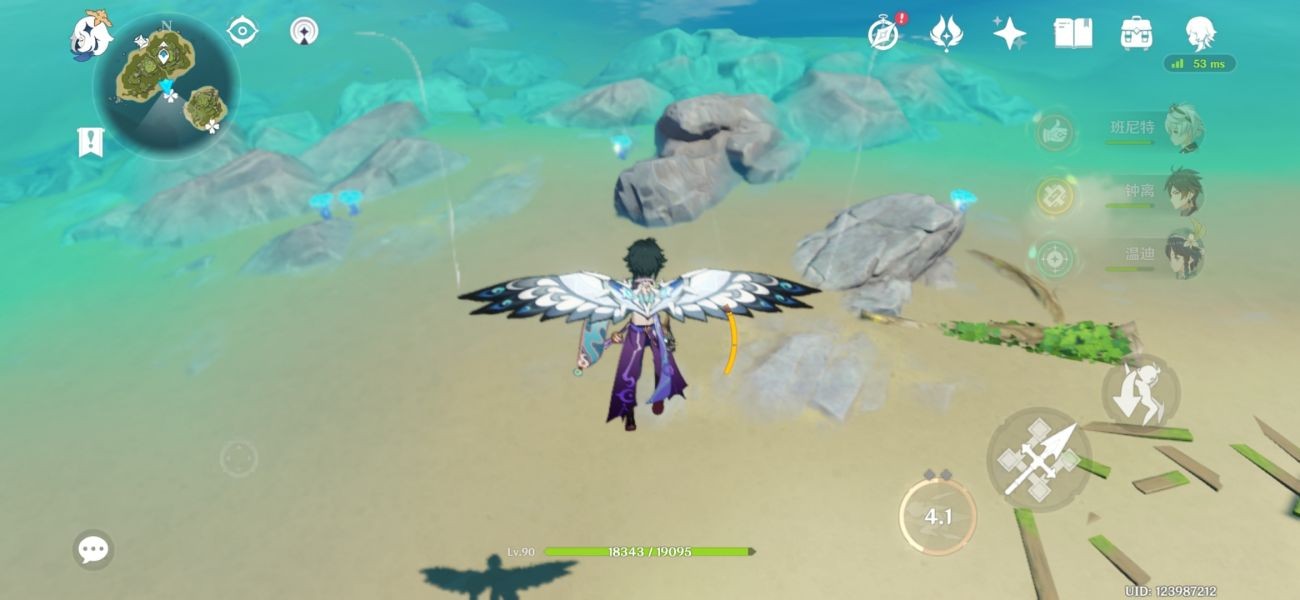Viewport: 1300px width, 600px height.
Task: Open the character profile icon
Action: click(1199, 33)
